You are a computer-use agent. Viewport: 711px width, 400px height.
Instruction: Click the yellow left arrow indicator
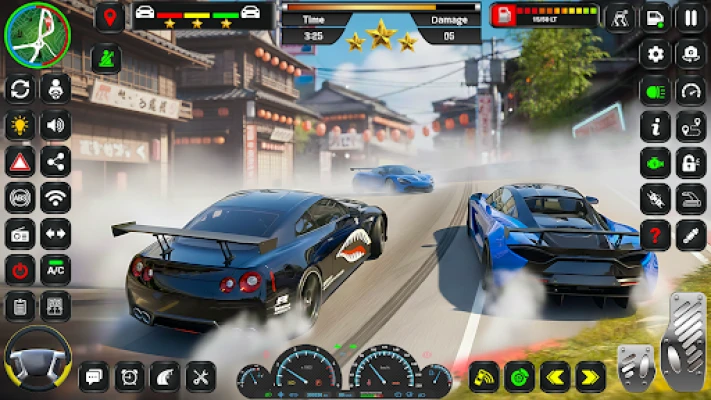(554, 376)
